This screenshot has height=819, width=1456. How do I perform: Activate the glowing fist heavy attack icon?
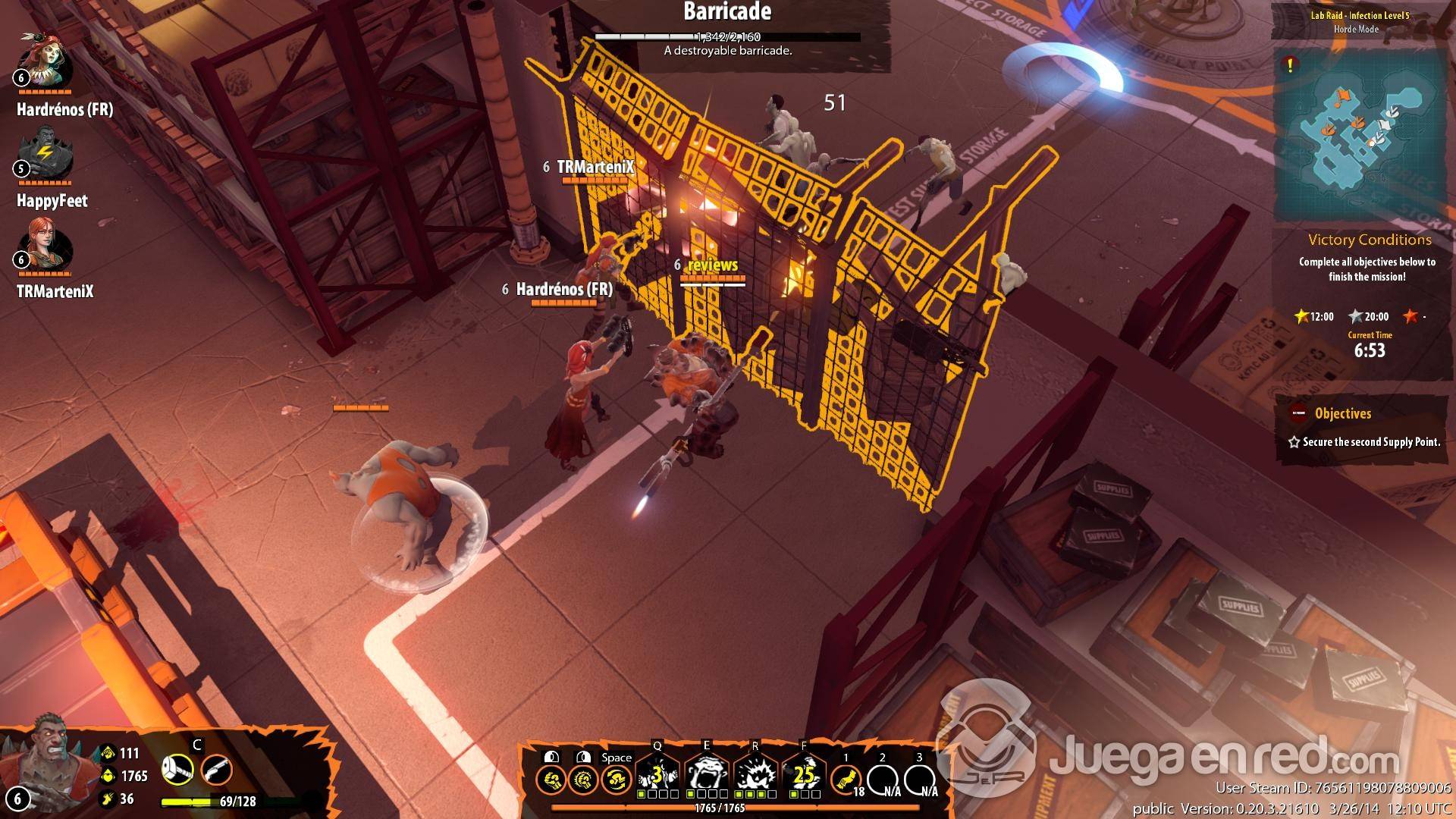(x=583, y=780)
